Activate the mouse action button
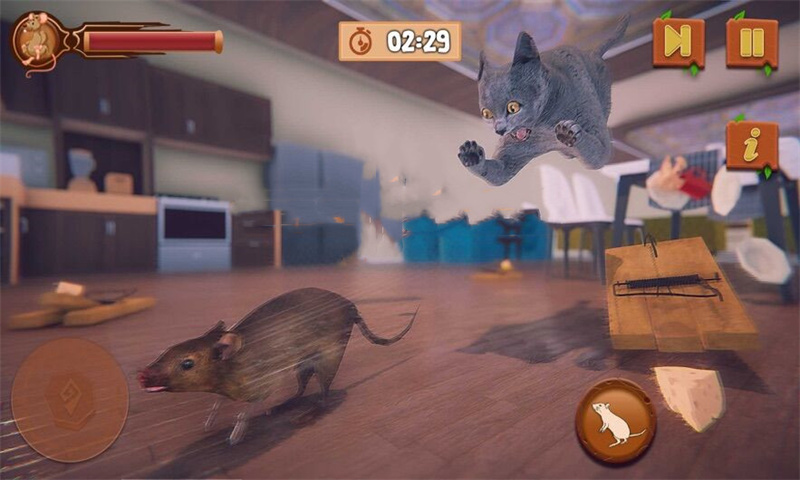 (x=615, y=421)
